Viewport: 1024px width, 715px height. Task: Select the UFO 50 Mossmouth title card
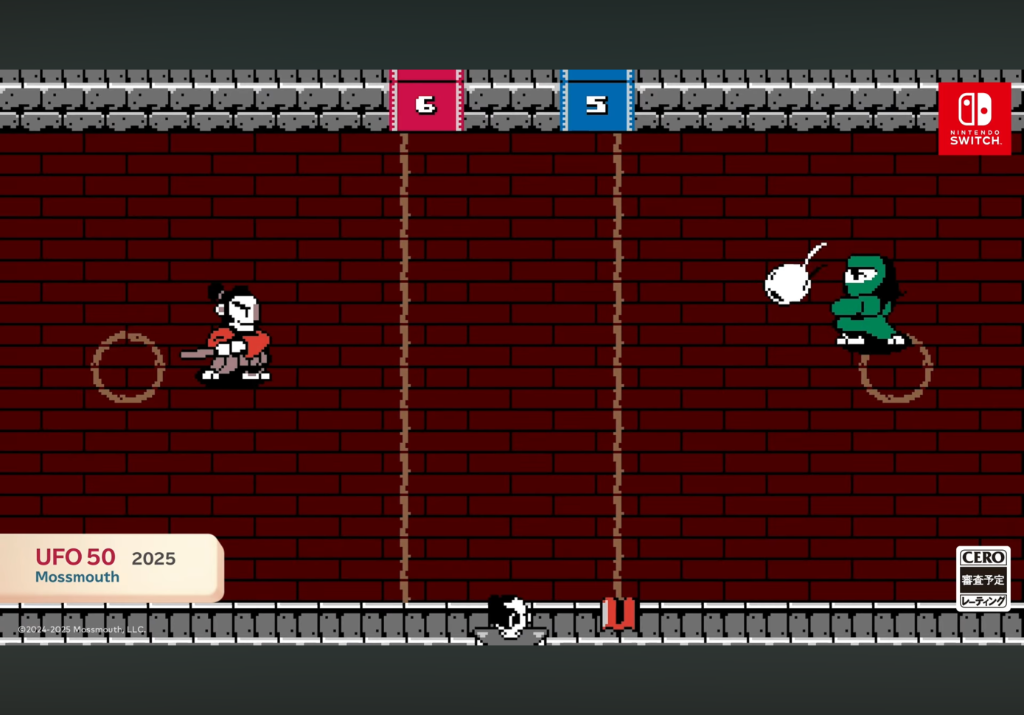pyautogui.click(x=108, y=566)
